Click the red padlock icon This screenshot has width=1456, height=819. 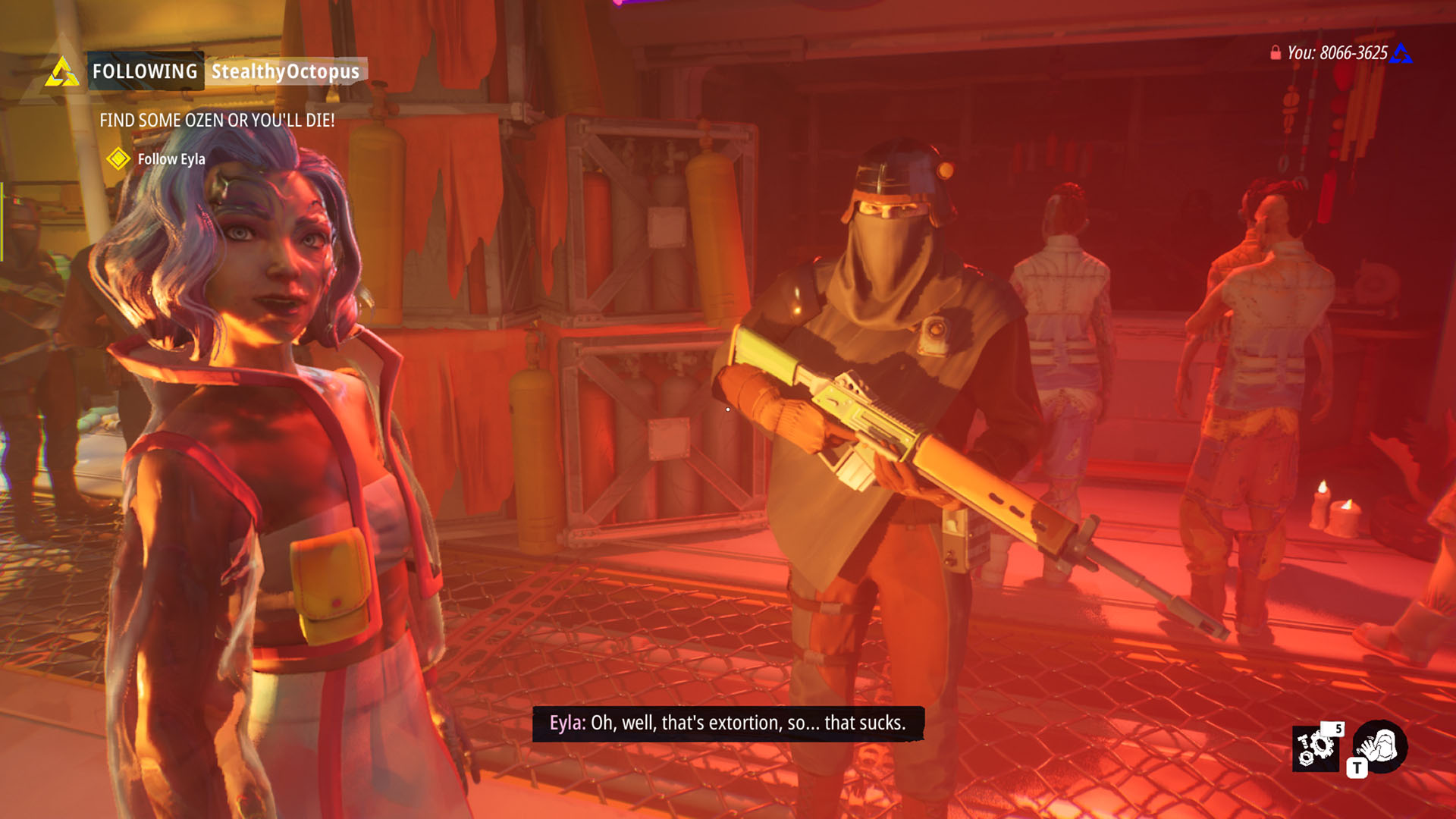tap(1276, 52)
